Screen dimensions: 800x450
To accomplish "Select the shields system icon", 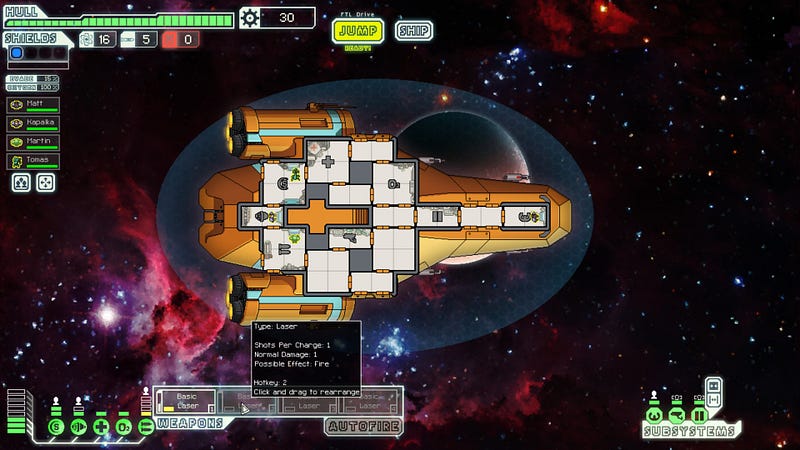I will (57, 427).
